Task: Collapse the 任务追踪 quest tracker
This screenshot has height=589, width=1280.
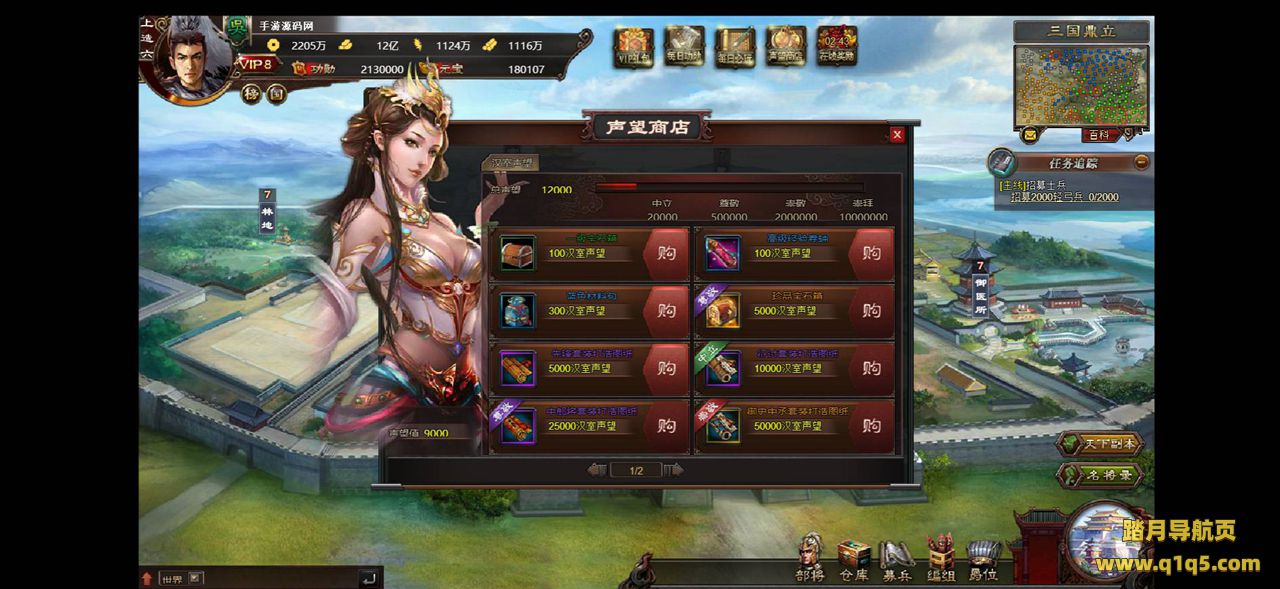Action: [x=1141, y=162]
